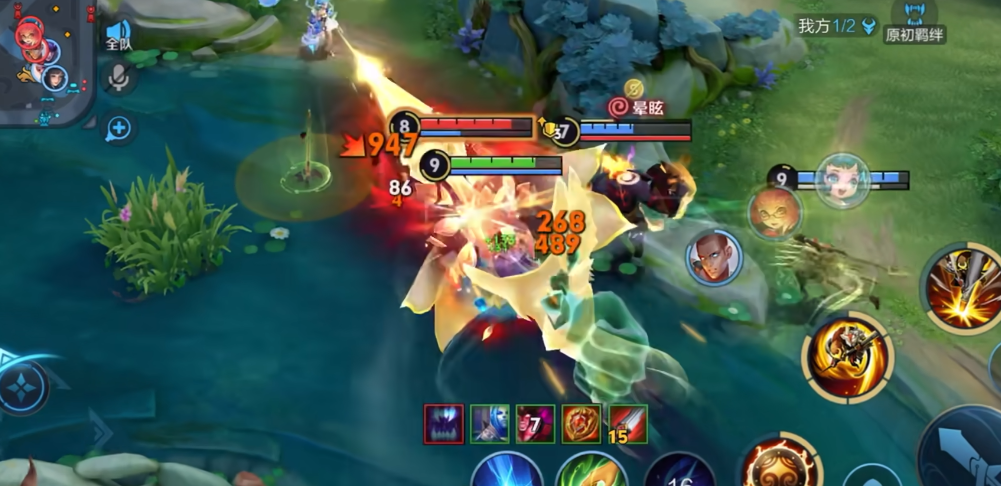Open the quick chat bubble with plus
Viewport: 1001px width, 486px height.
coord(118,128)
